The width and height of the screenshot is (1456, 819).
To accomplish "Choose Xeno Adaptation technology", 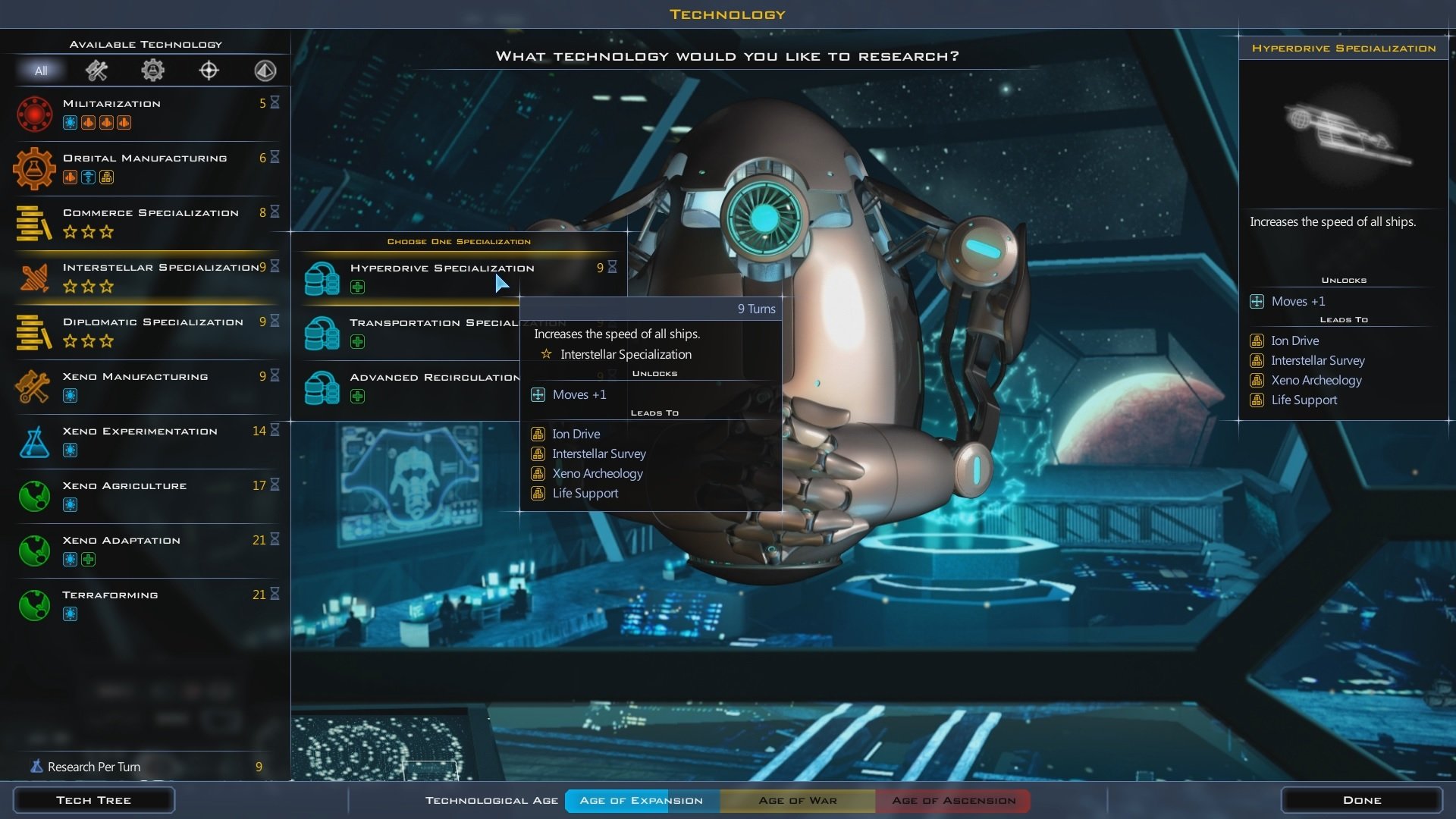I will pyautogui.click(x=144, y=550).
